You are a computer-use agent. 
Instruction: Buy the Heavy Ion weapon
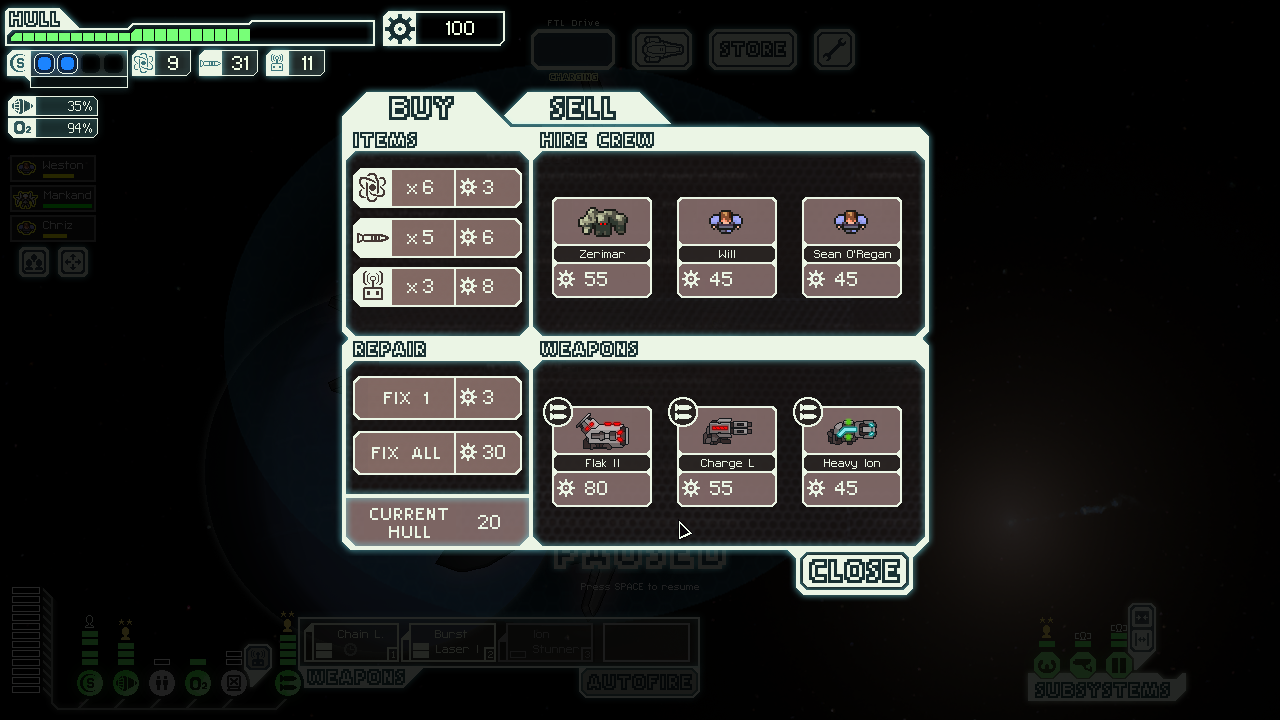pyautogui.click(x=851, y=456)
